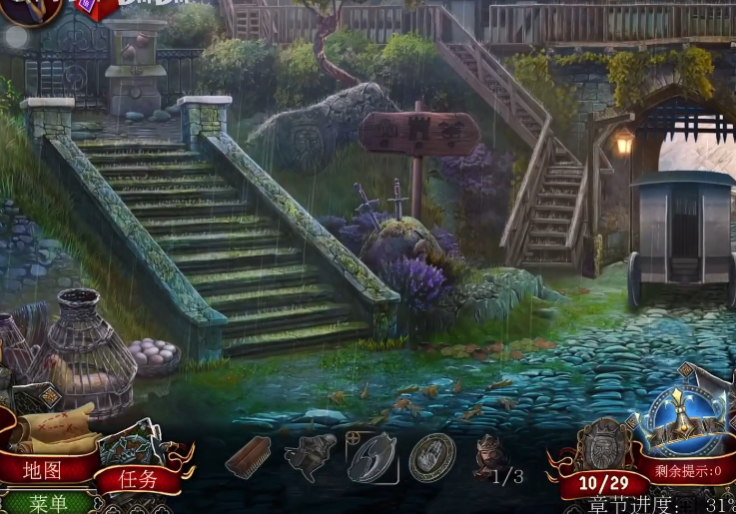Screen dimensions: 736x514
Task: Pick the curved blade item in inventory
Action: 371,457
